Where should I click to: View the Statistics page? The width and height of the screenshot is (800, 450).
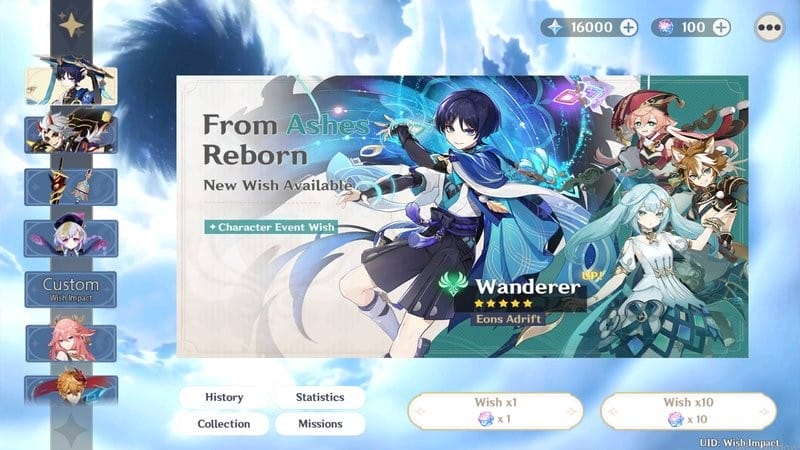pos(320,397)
